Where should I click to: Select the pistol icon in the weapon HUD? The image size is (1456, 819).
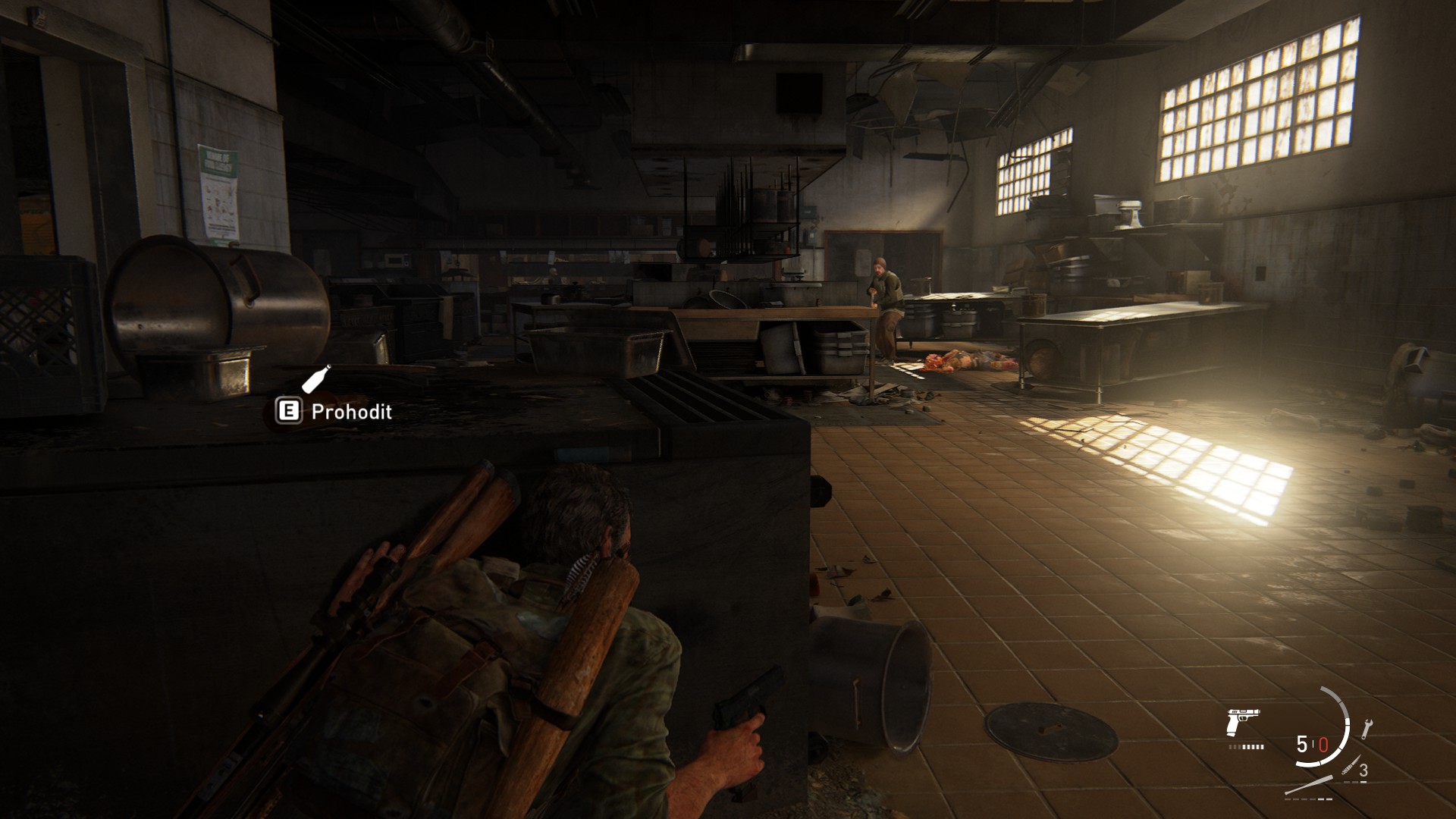1242,721
